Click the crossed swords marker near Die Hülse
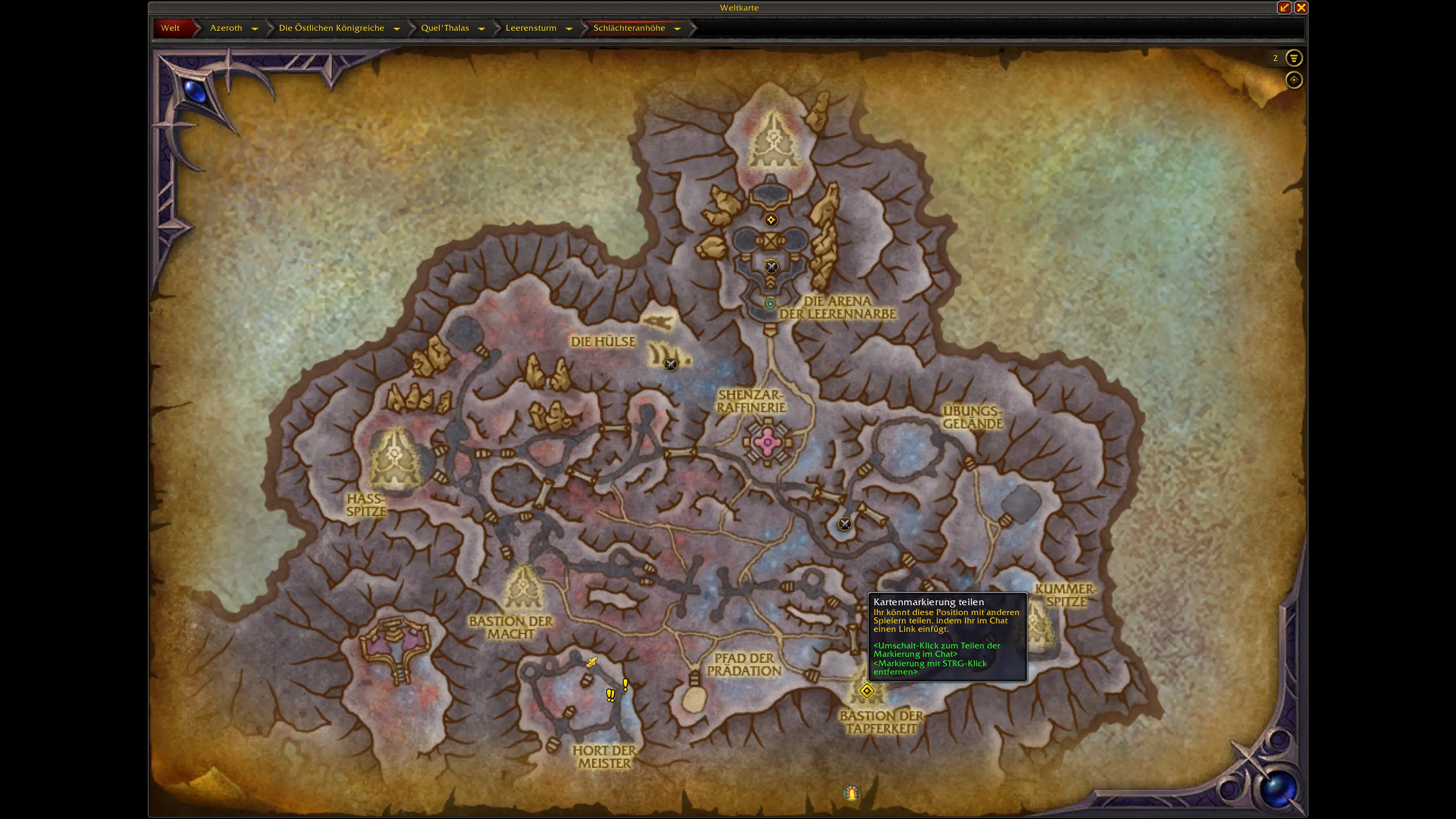 [670, 364]
